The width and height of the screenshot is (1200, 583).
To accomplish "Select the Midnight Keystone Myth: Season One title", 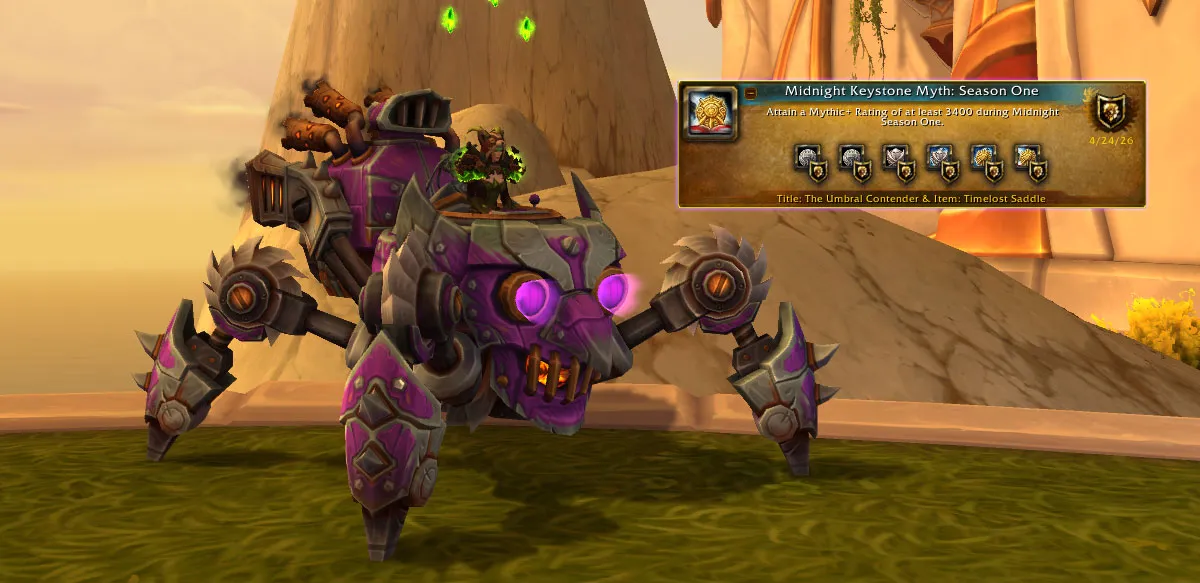I will (911, 91).
